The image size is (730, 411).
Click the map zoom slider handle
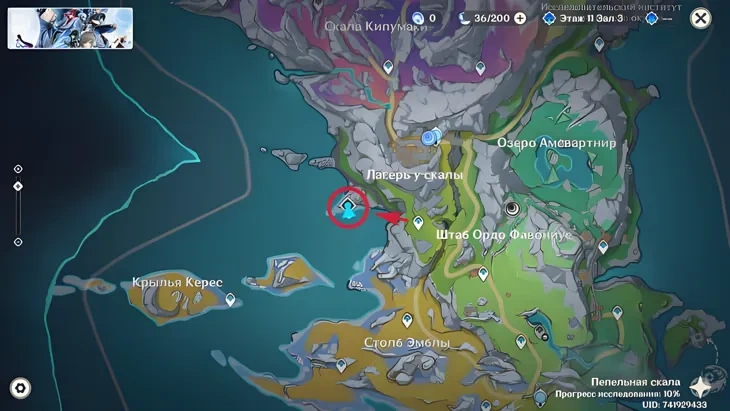pos(18,187)
